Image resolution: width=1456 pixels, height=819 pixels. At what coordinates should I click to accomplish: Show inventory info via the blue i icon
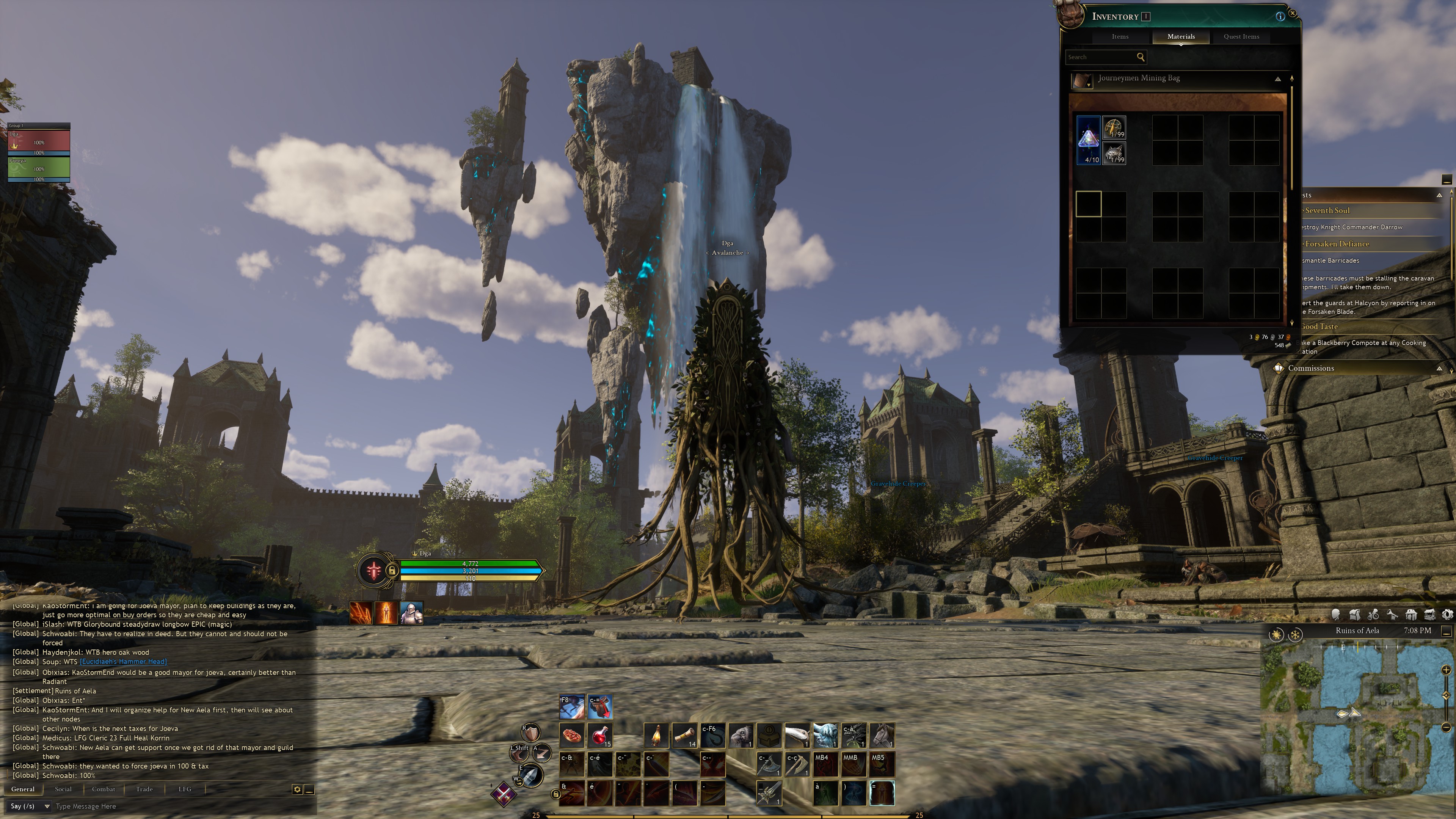click(x=1280, y=16)
